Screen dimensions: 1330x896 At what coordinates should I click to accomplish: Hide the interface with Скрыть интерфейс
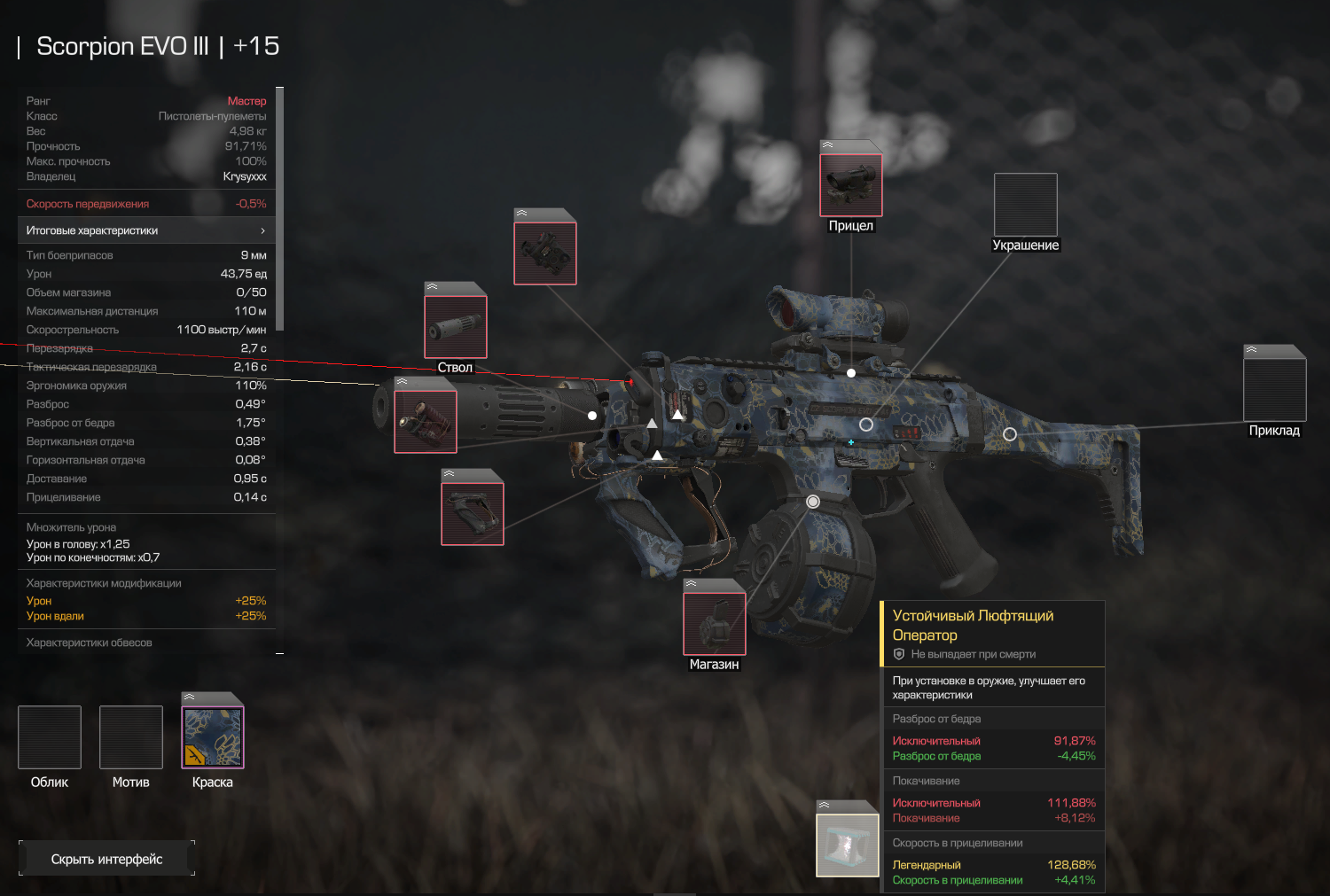point(106,859)
